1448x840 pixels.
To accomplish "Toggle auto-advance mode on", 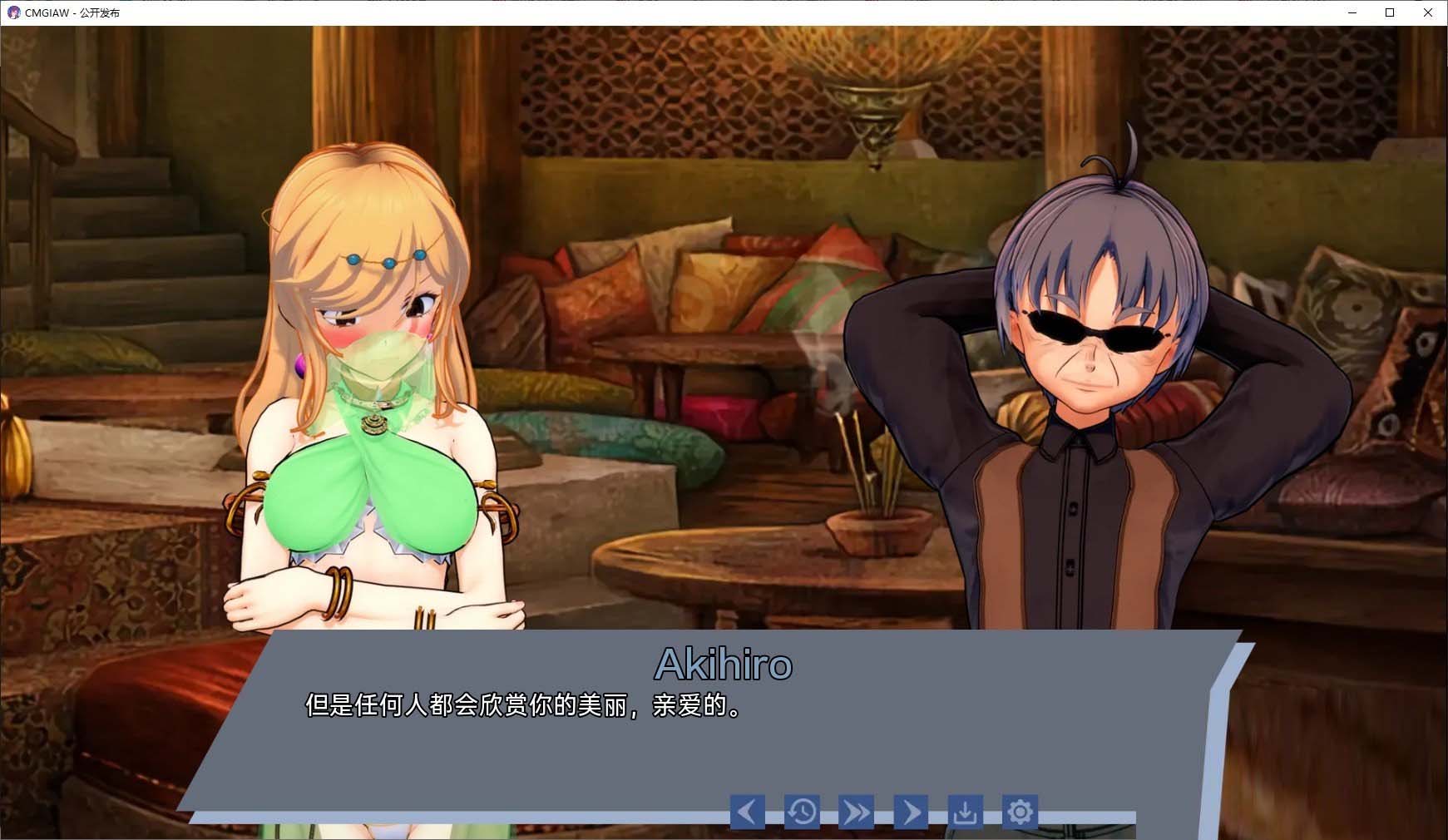I will [911, 811].
